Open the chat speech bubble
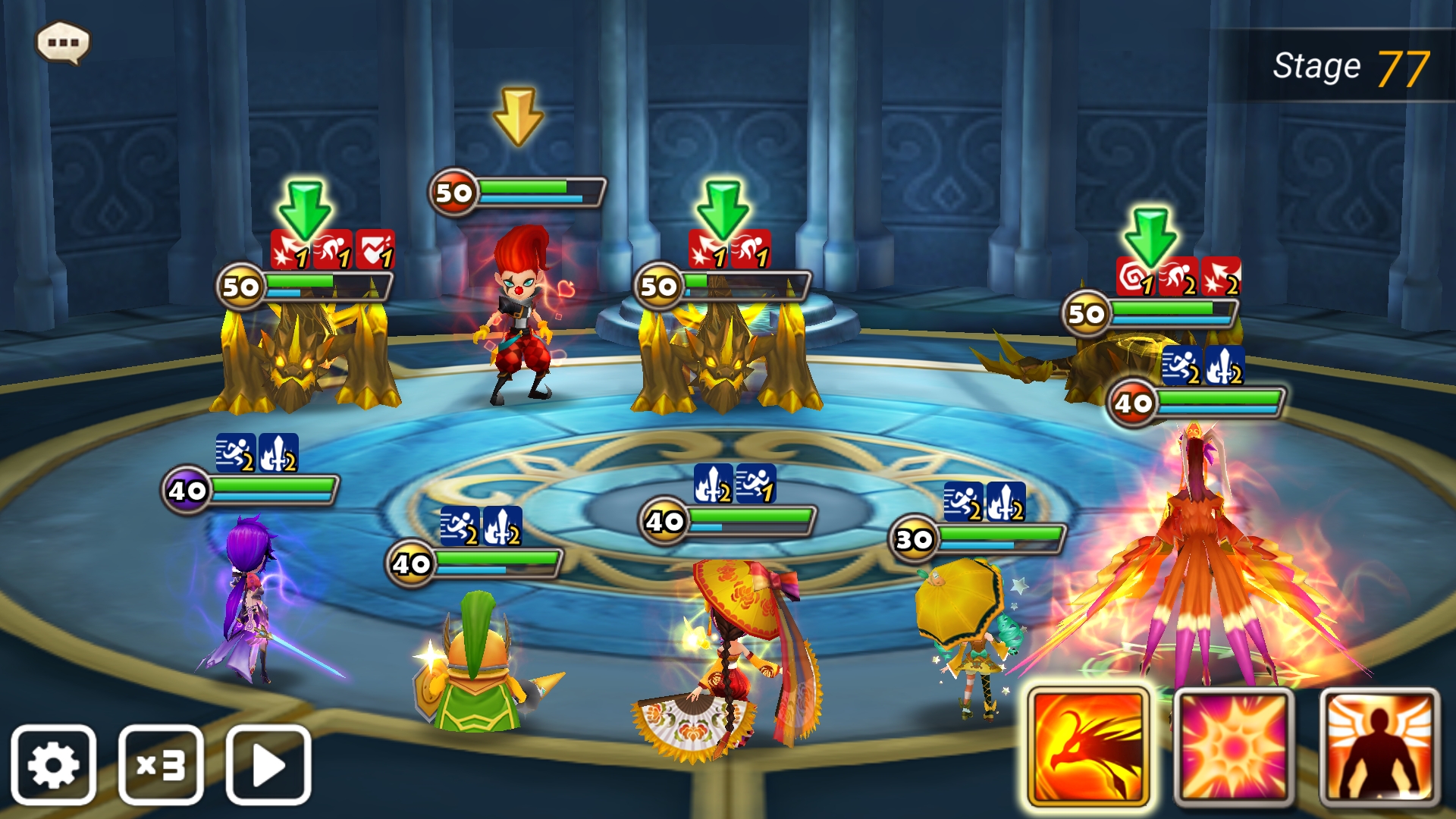 [63, 42]
